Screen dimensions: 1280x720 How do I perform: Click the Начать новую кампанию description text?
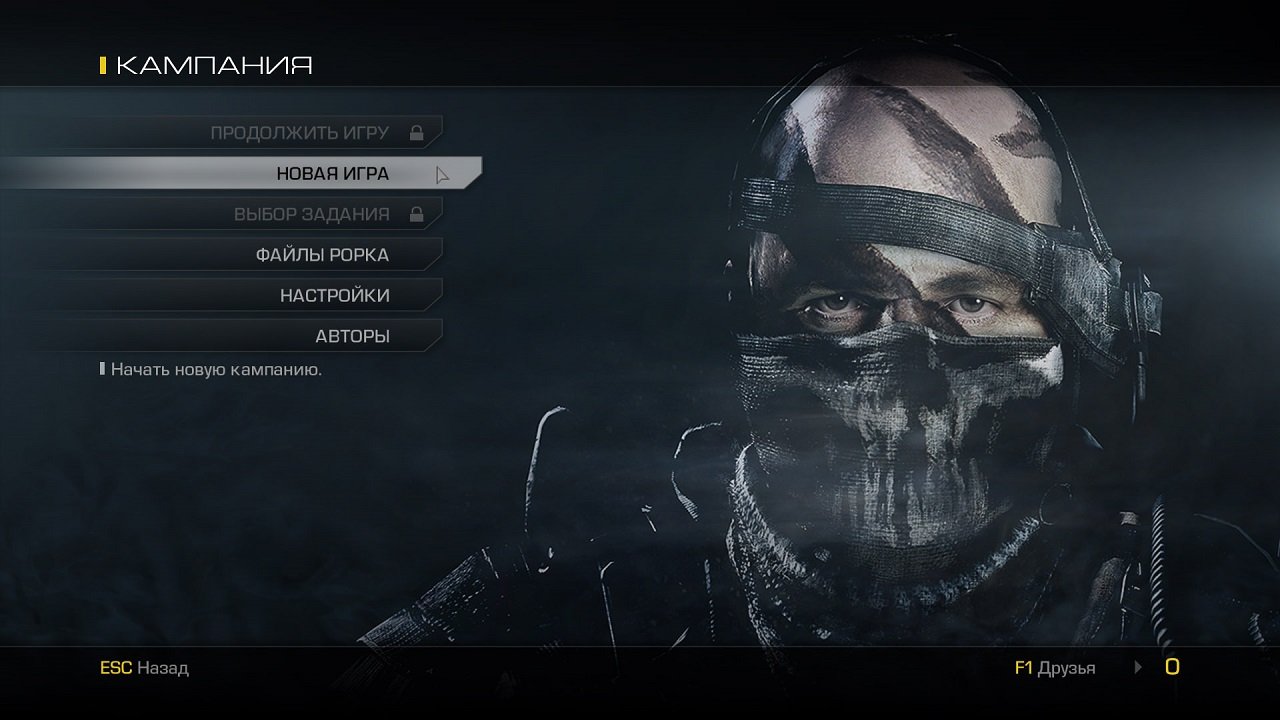(218, 368)
